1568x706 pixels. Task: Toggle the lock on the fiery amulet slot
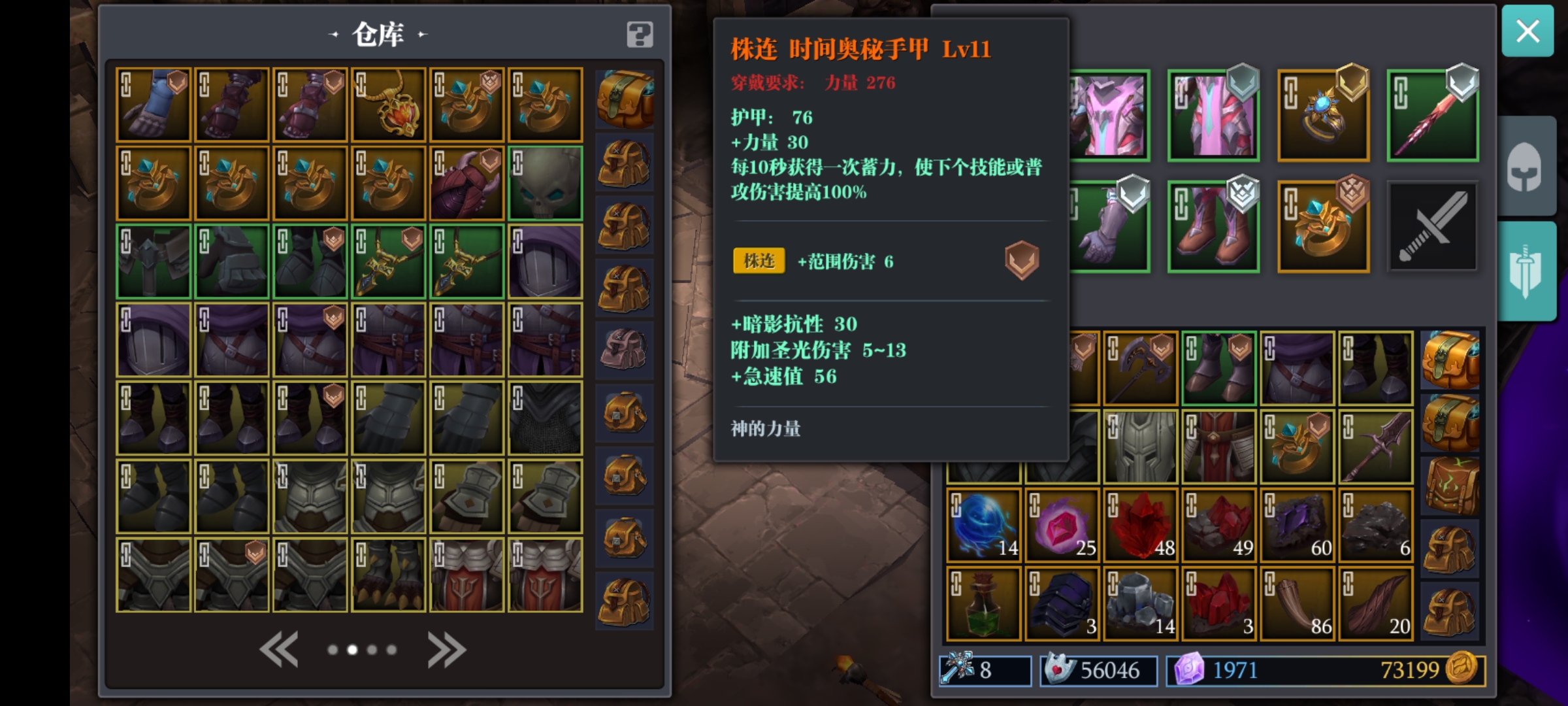click(x=361, y=84)
